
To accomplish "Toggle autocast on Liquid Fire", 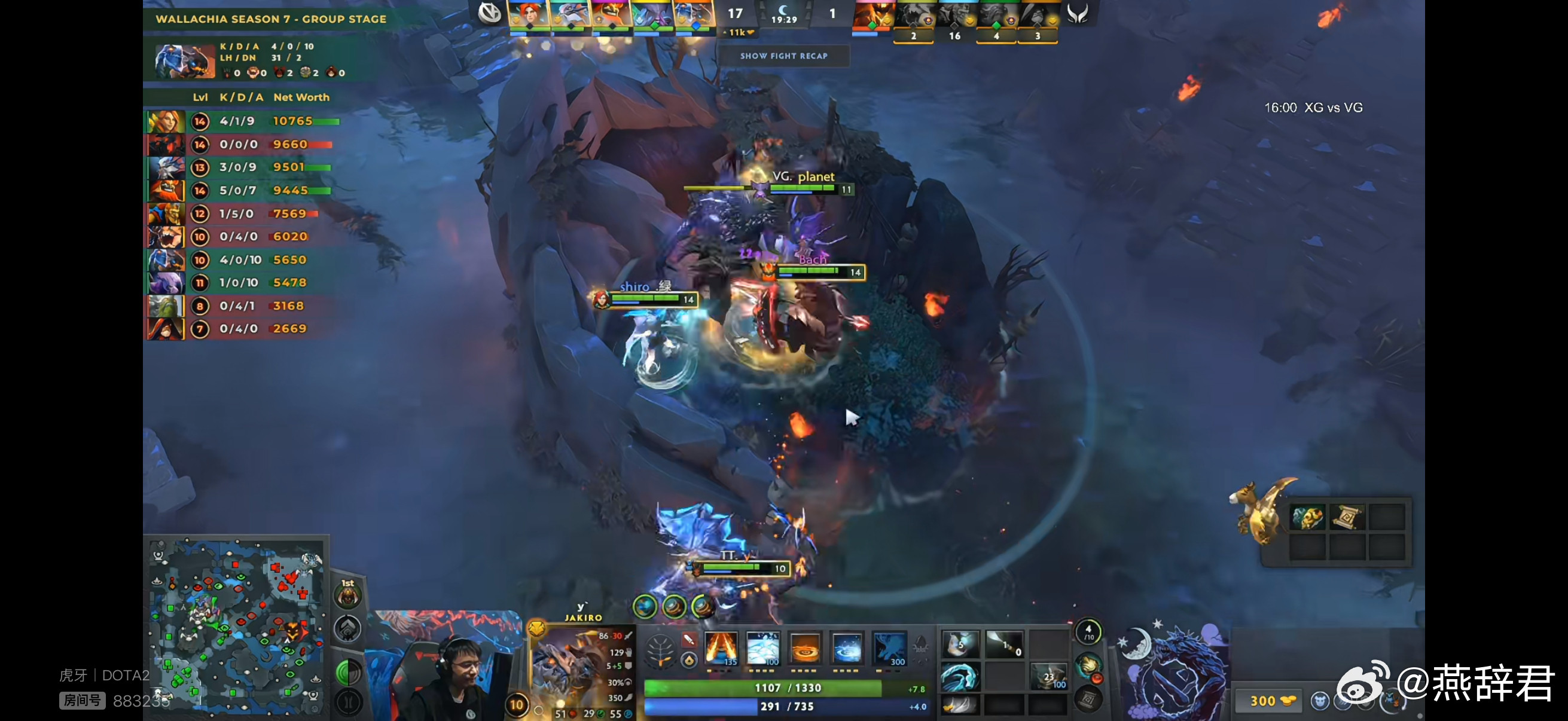I will coord(805,650).
